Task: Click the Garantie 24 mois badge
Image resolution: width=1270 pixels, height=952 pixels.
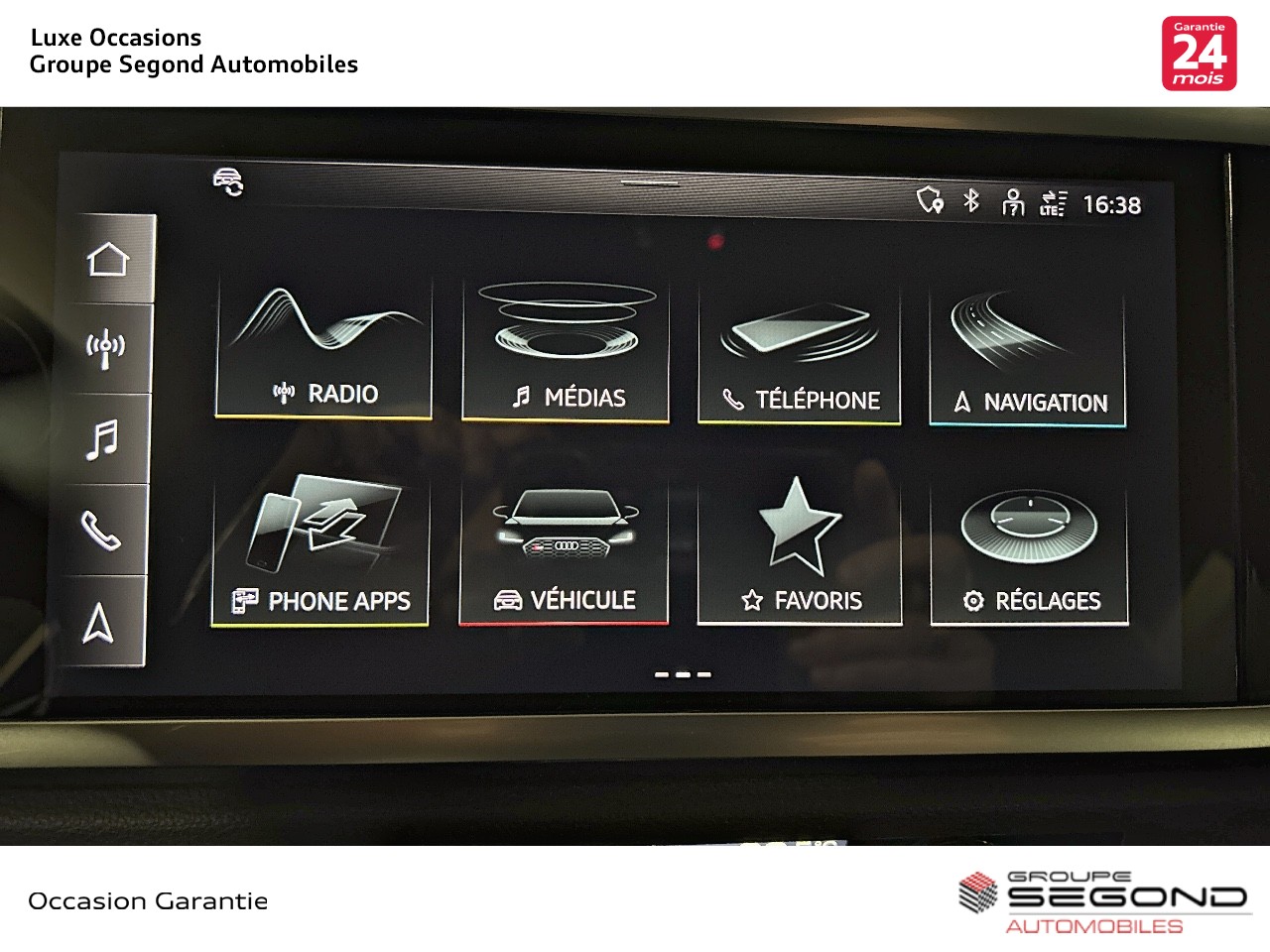Action: point(1199,54)
